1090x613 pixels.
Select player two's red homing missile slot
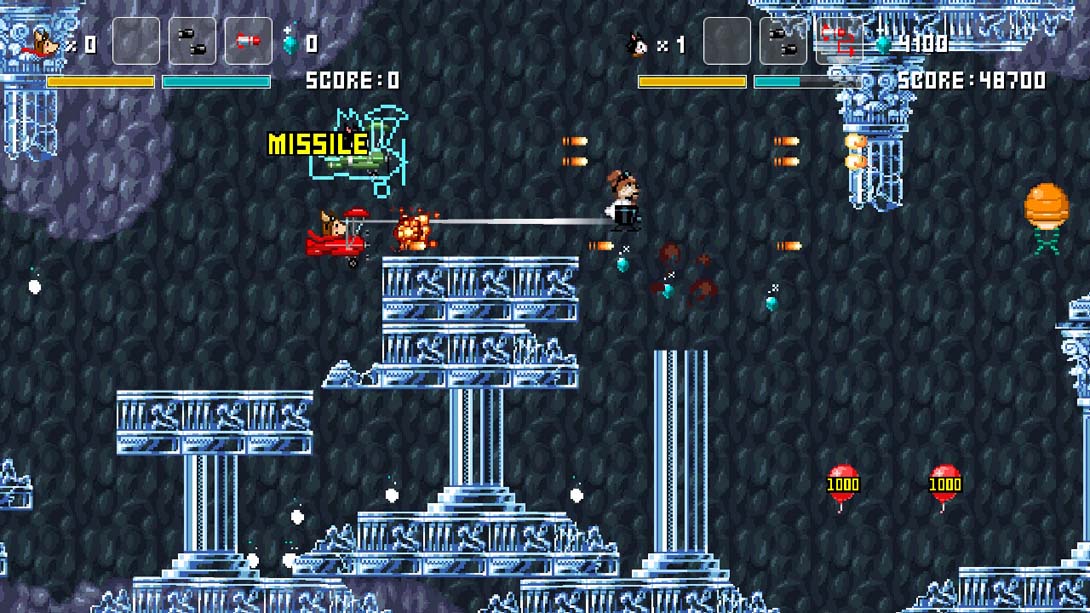[838, 41]
